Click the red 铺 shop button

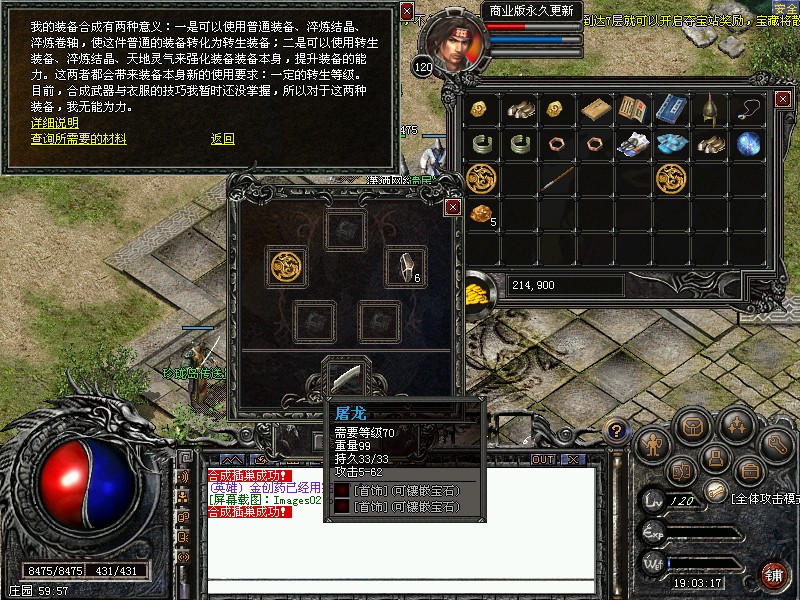pos(774,574)
